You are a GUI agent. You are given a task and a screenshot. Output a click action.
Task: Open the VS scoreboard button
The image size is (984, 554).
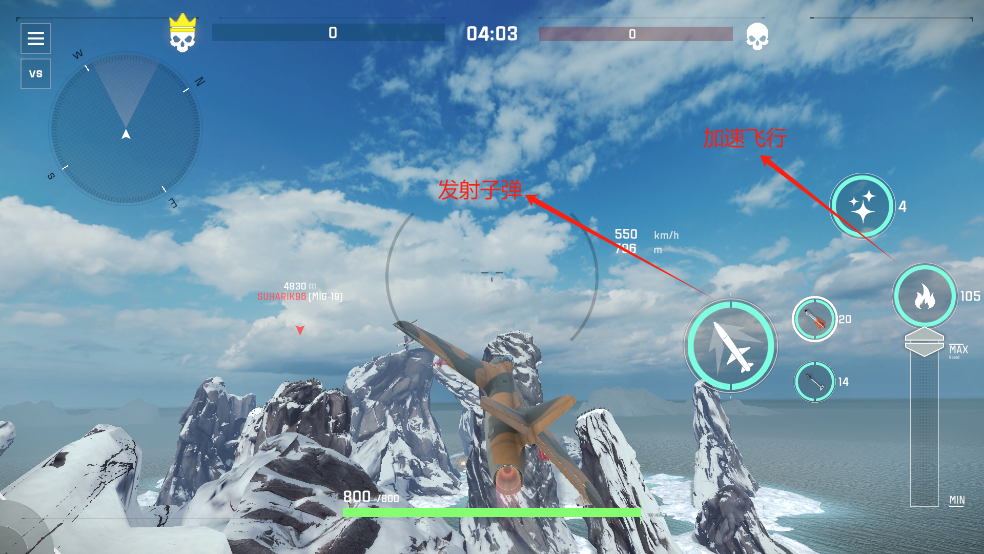(x=36, y=74)
